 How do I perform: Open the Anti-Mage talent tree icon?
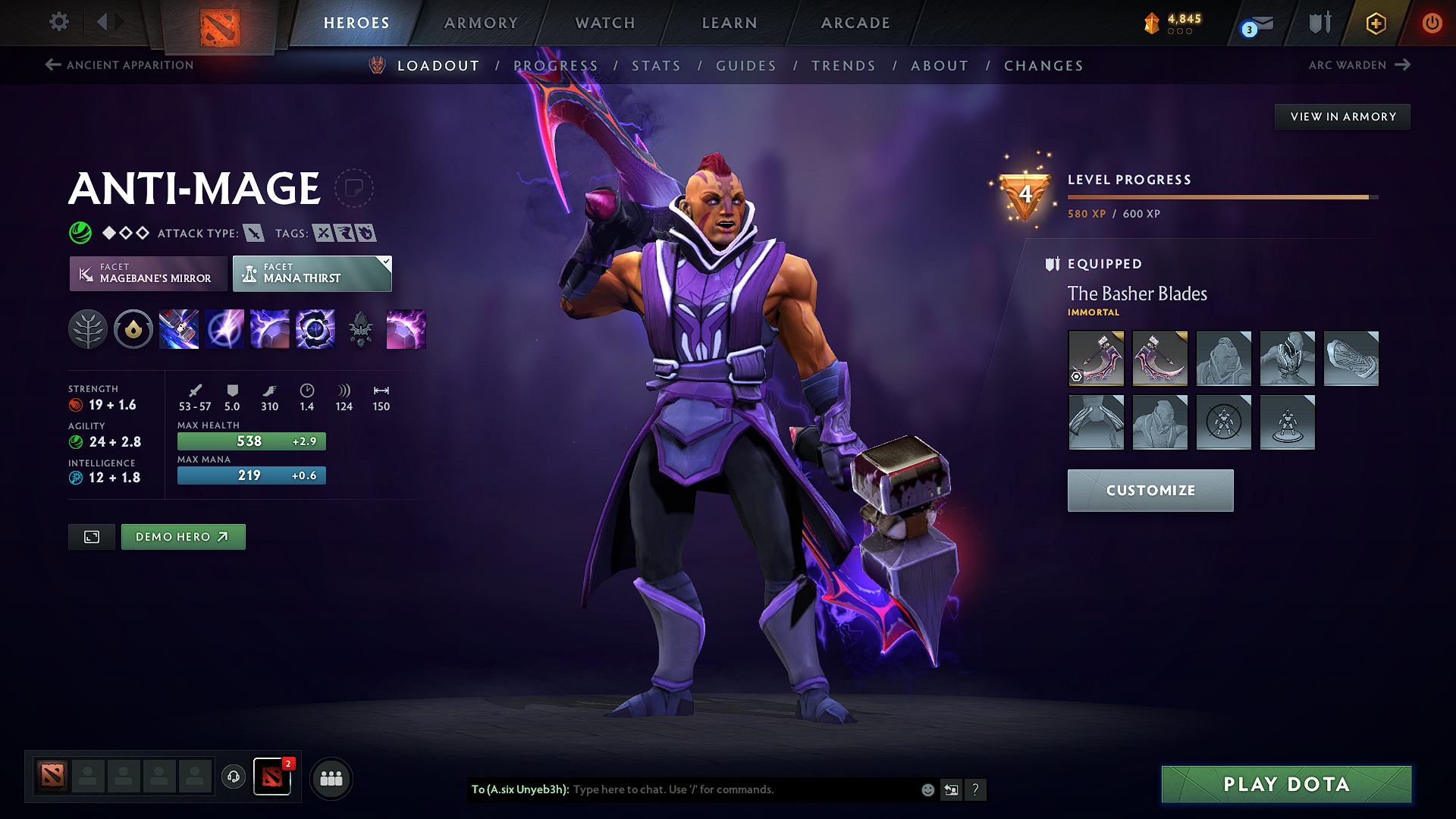[x=89, y=328]
